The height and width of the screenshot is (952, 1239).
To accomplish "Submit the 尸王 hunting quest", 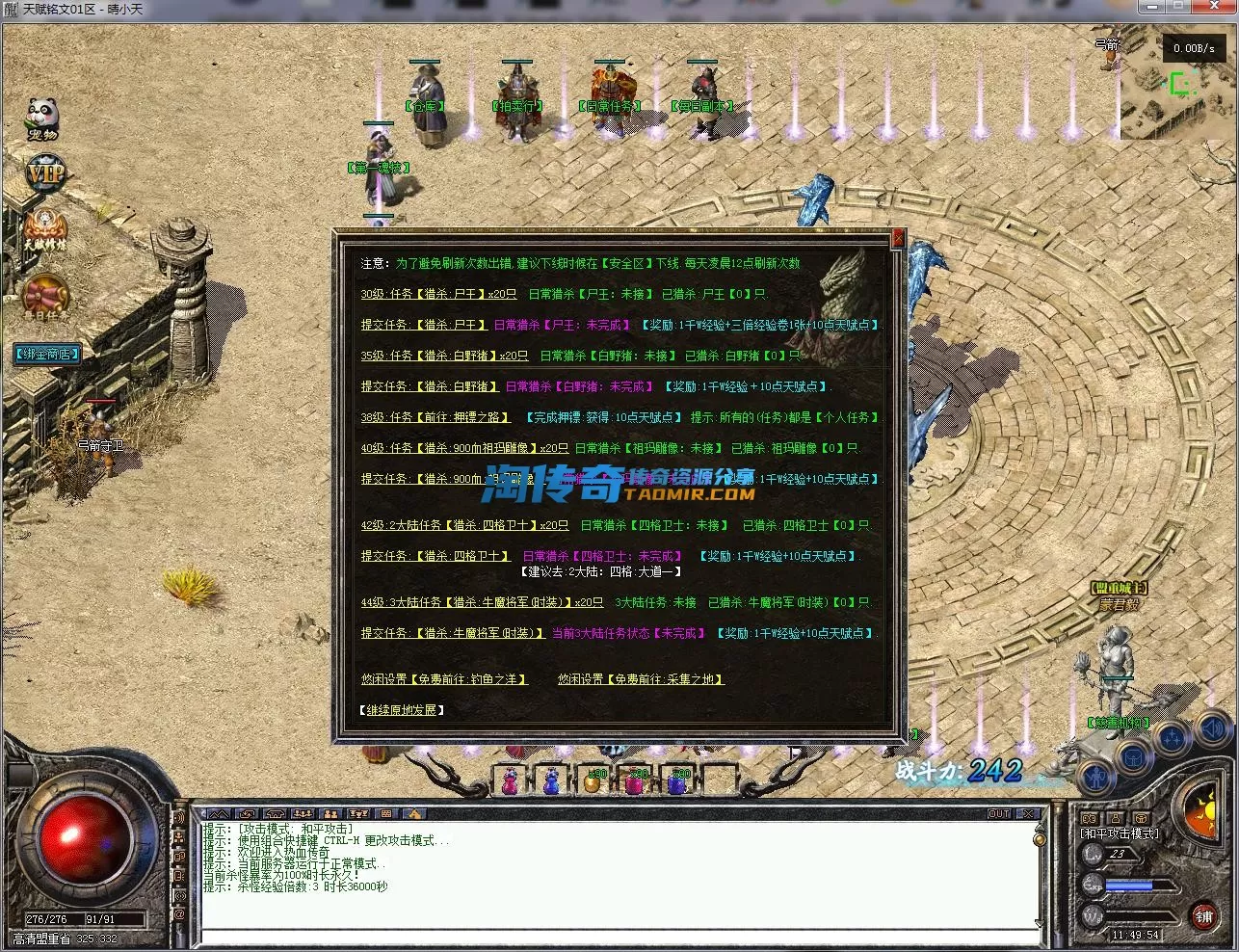I will click(x=423, y=325).
